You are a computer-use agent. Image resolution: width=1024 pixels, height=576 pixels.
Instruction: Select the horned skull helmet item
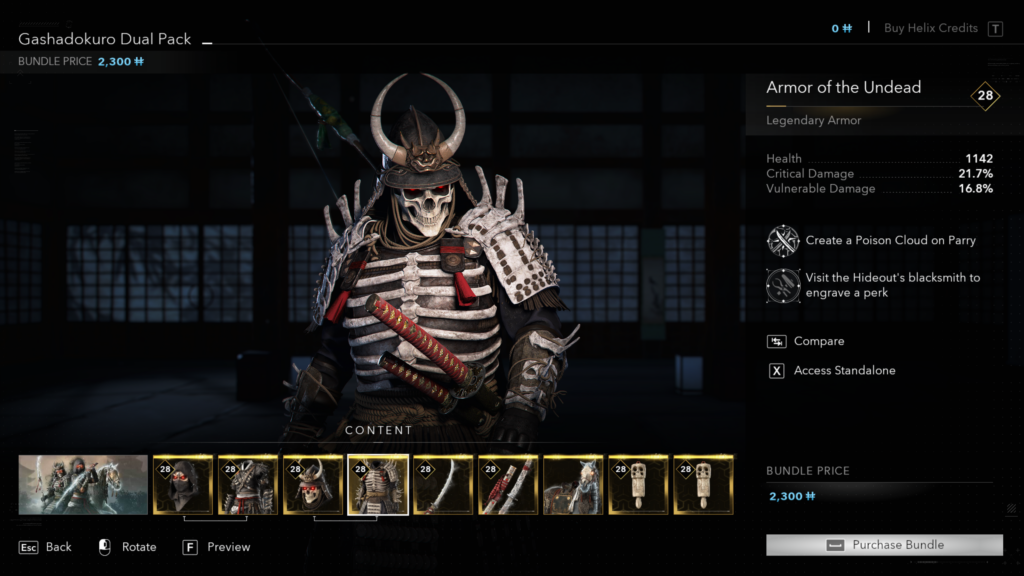pos(313,485)
